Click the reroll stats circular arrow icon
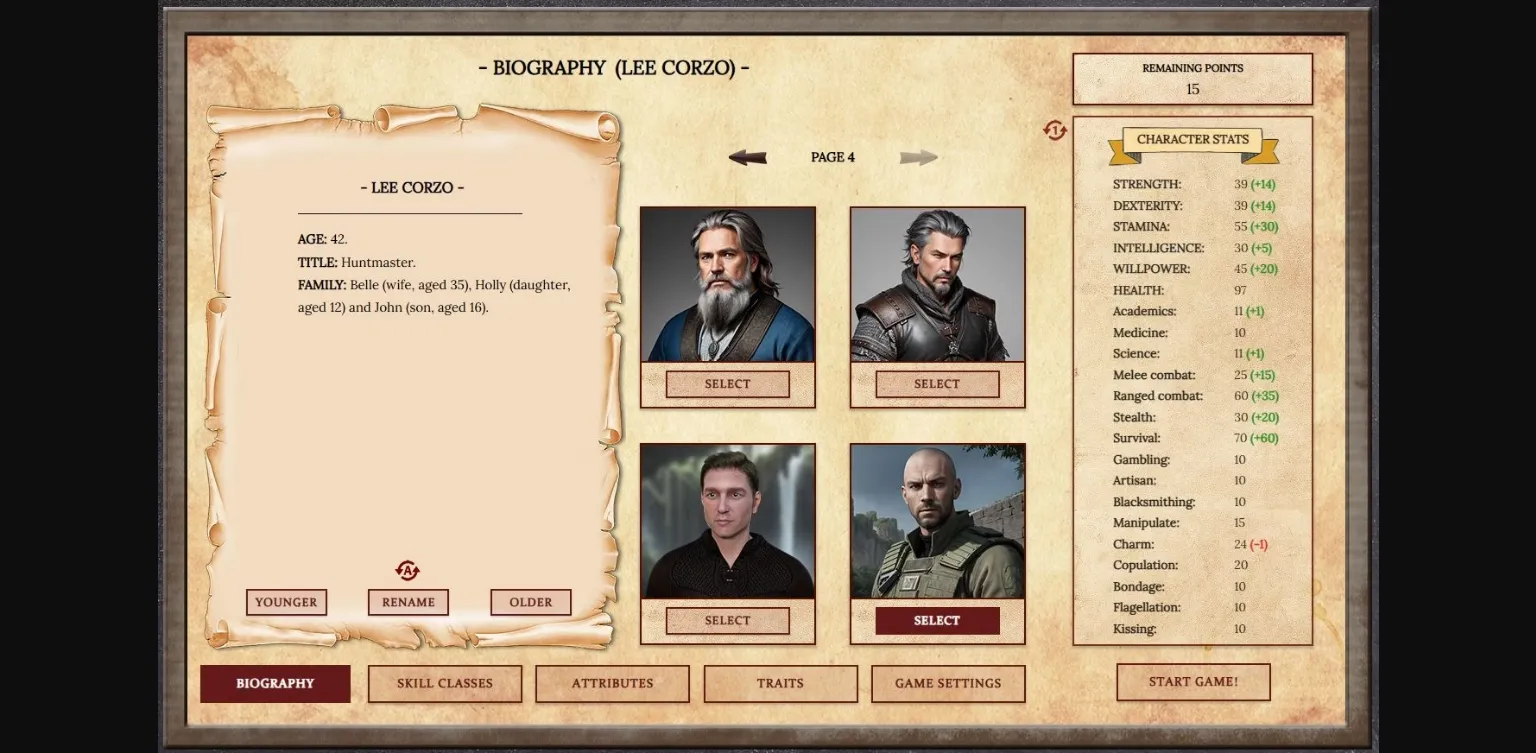Viewport: 1536px width, 753px height. tap(1054, 131)
